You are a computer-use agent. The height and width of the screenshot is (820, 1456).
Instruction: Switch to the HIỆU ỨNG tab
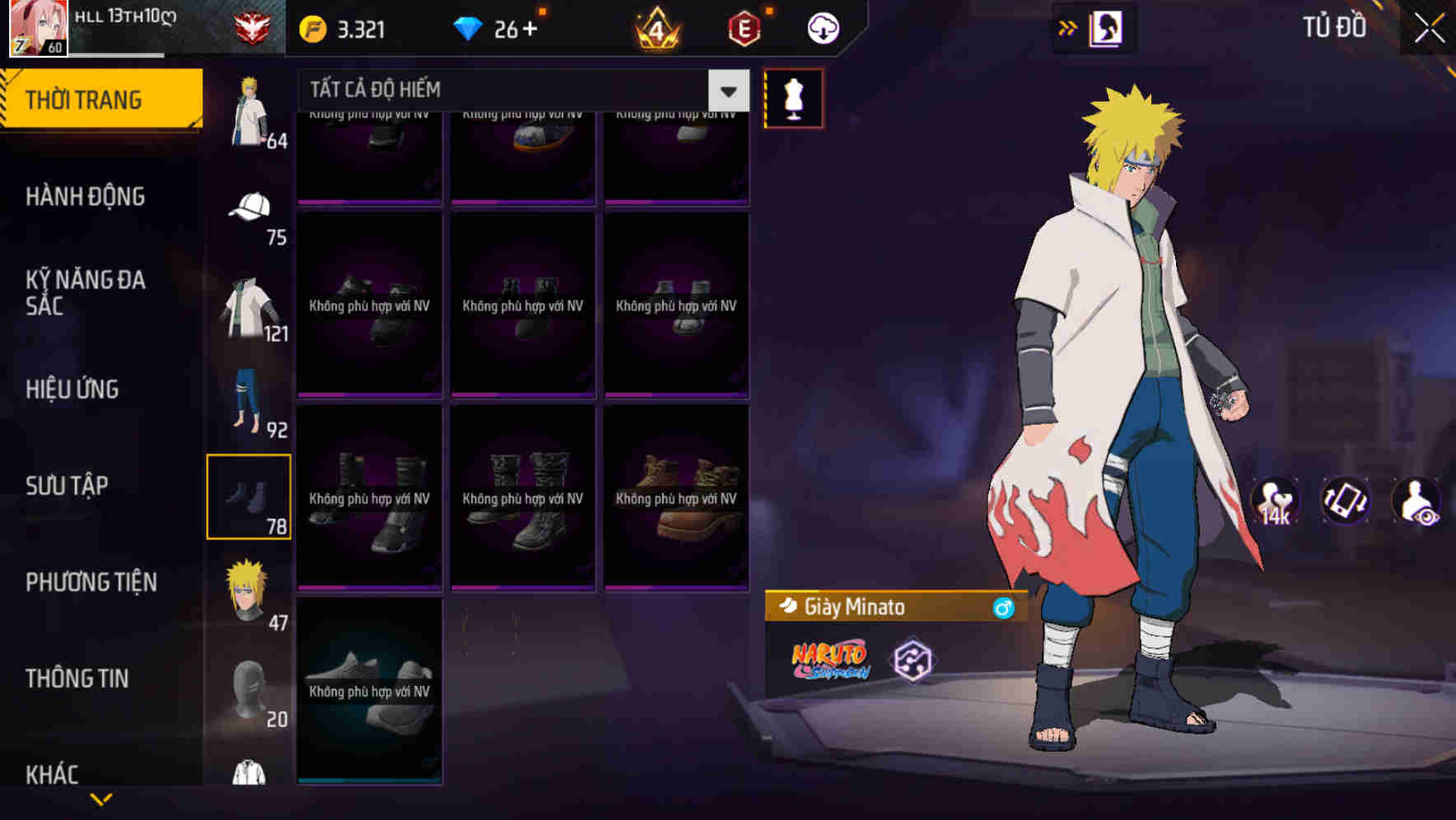click(x=72, y=389)
